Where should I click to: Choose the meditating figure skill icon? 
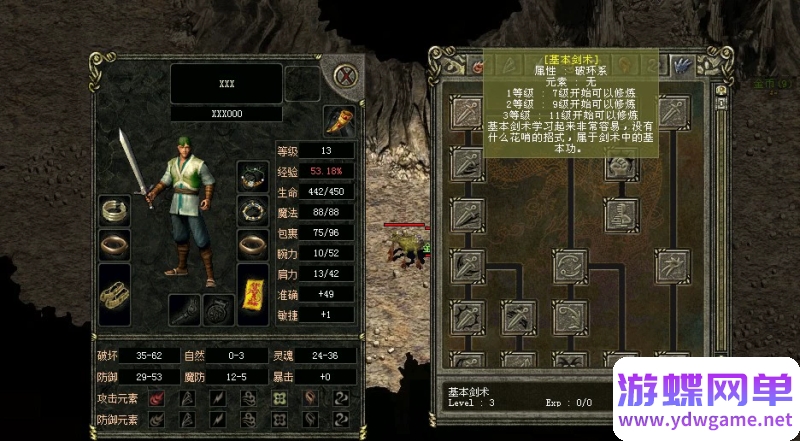(621, 213)
